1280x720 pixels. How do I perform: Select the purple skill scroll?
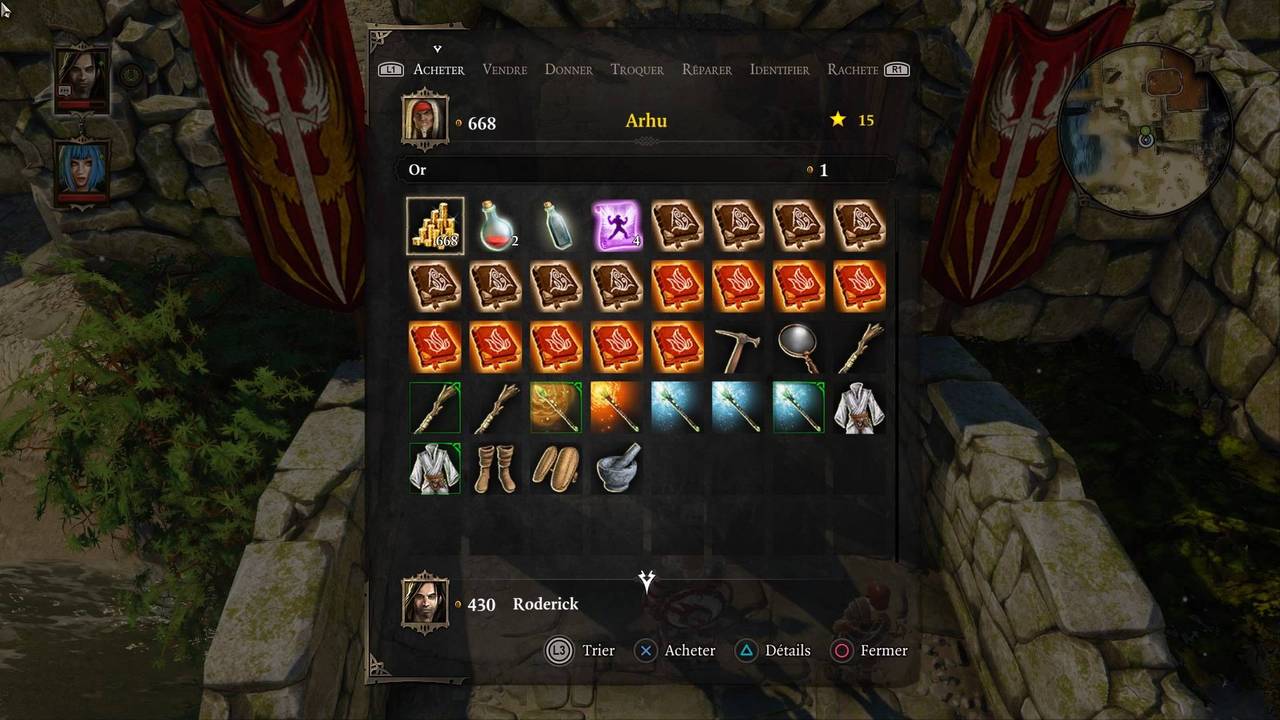[616, 226]
